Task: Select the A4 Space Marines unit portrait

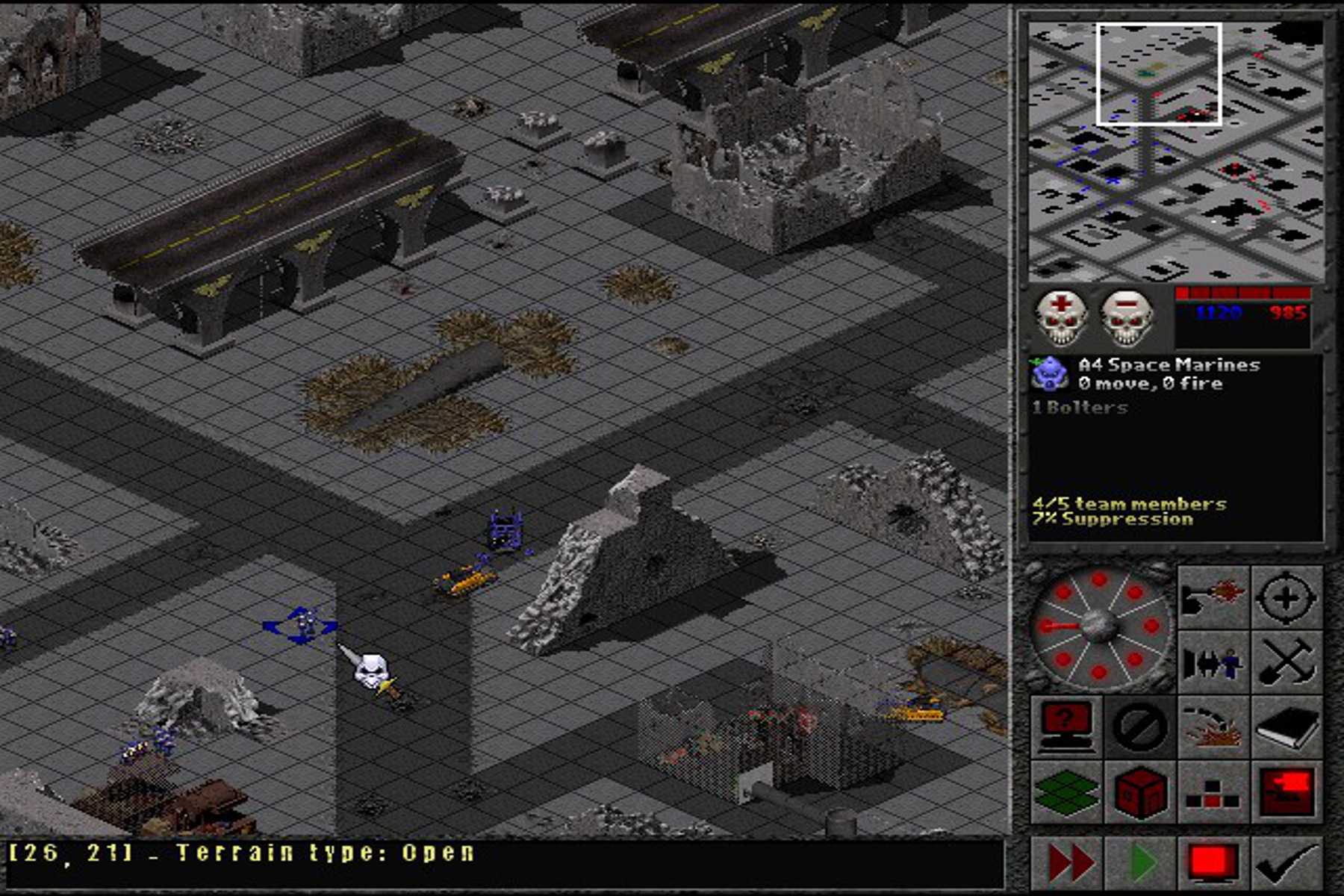Action: tap(1049, 373)
